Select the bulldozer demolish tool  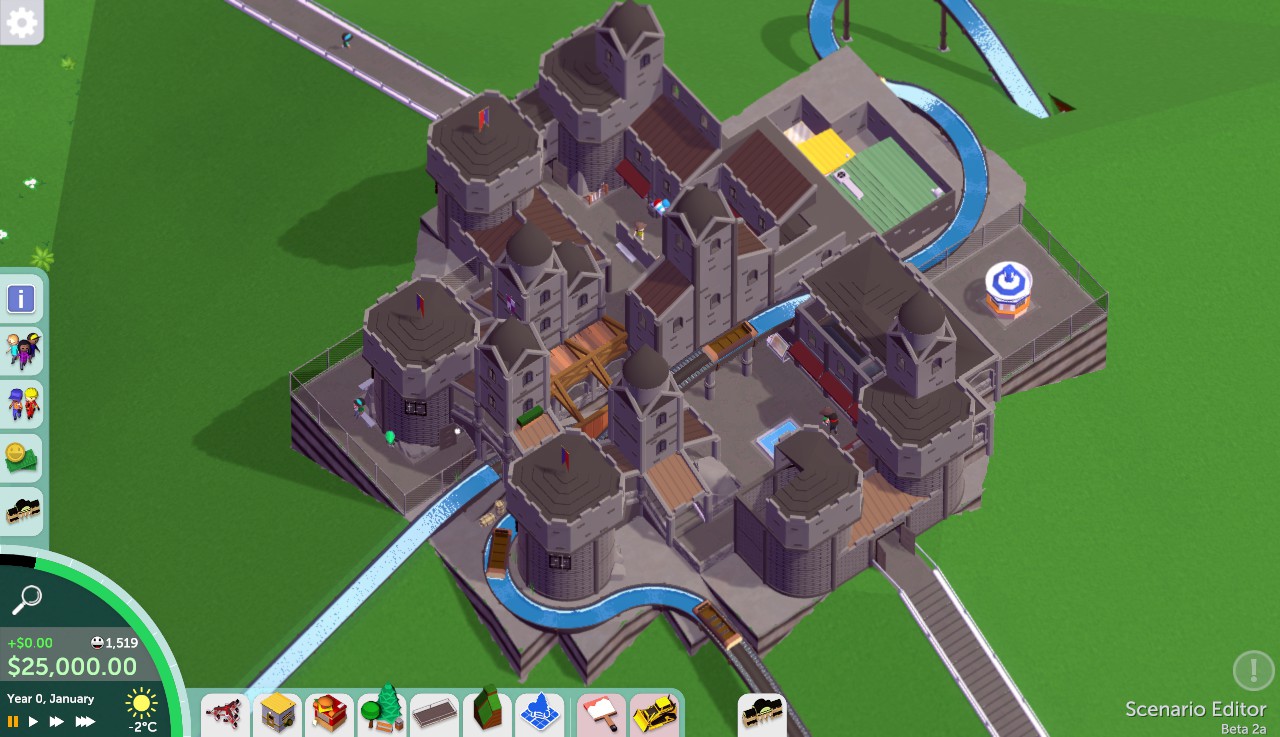click(655, 714)
